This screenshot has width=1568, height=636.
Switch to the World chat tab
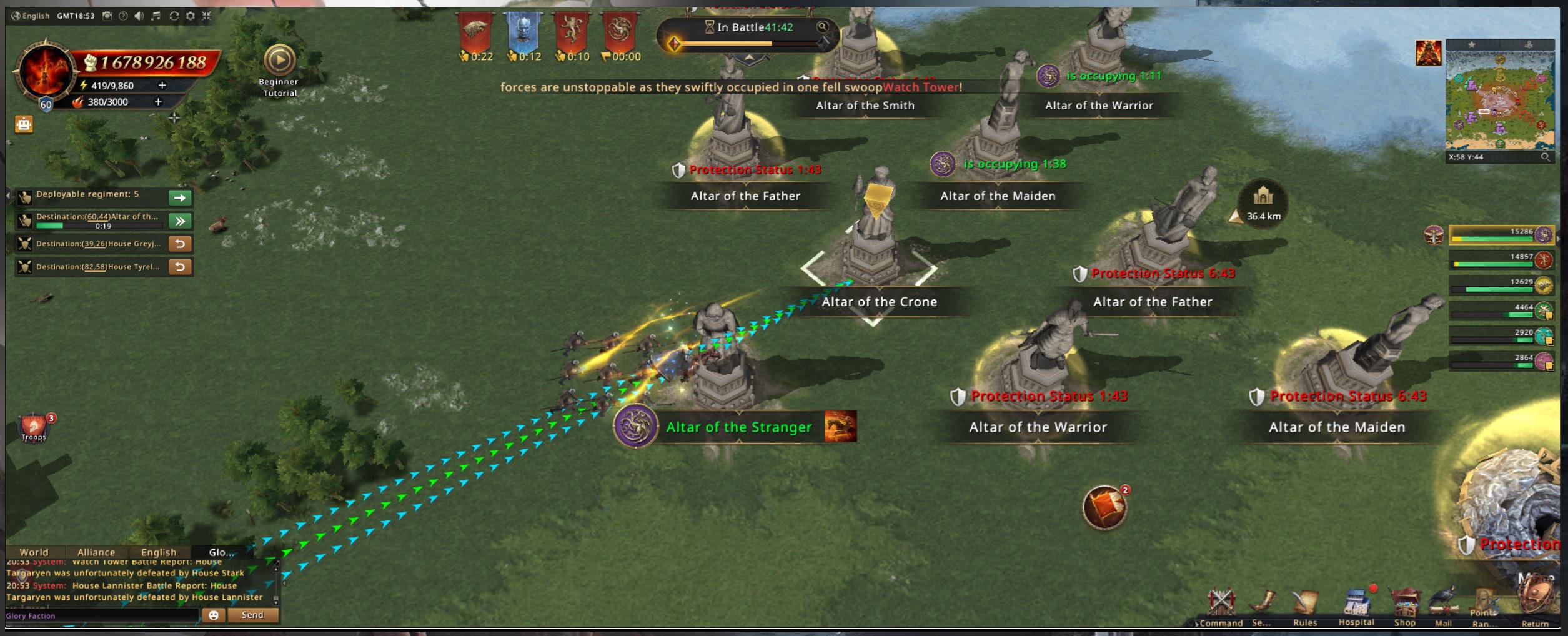click(x=34, y=552)
